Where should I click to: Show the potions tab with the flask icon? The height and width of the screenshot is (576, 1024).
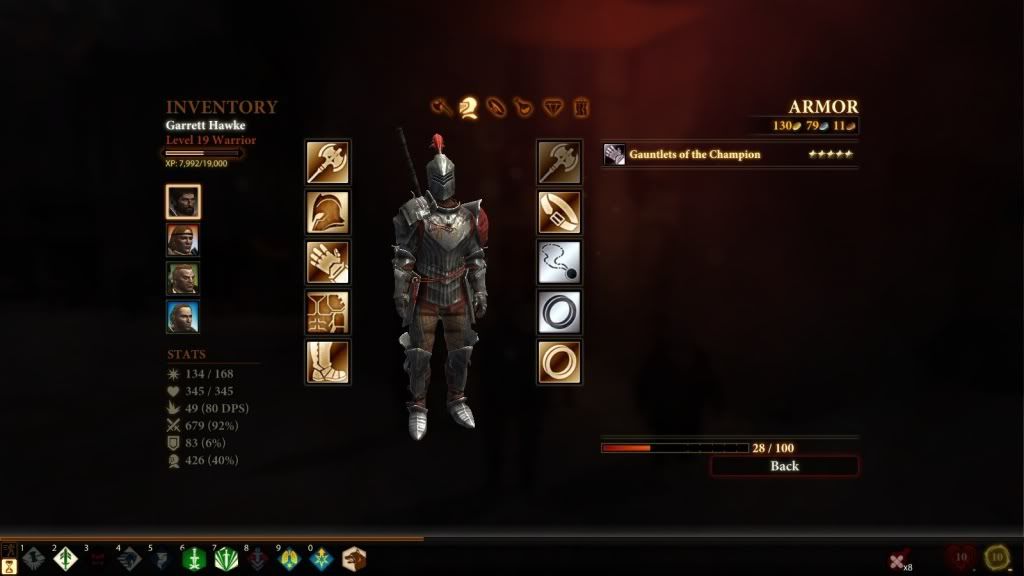[523, 106]
